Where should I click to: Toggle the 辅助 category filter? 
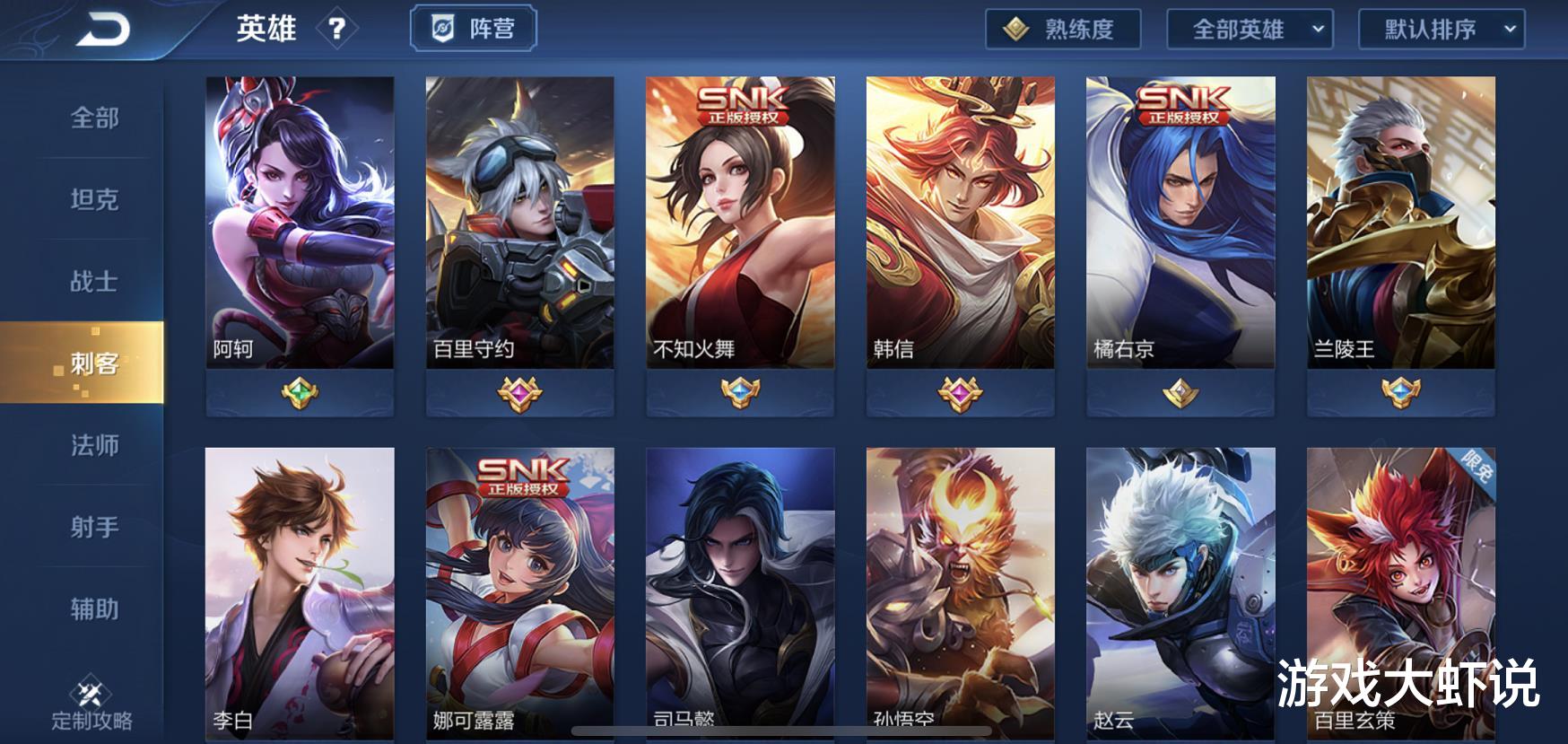(x=94, y=609)
